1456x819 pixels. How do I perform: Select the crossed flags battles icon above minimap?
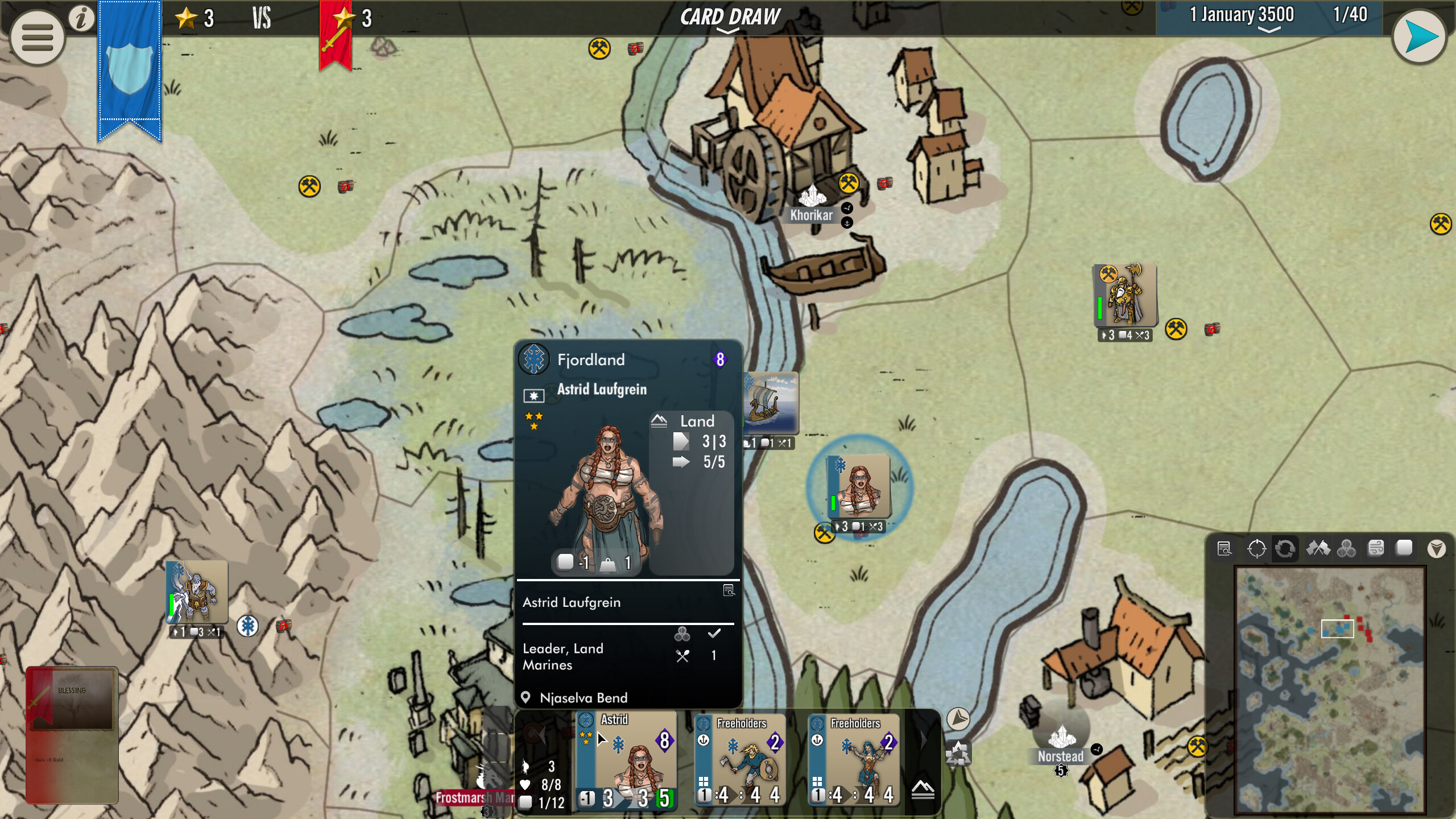point(1318,548)
